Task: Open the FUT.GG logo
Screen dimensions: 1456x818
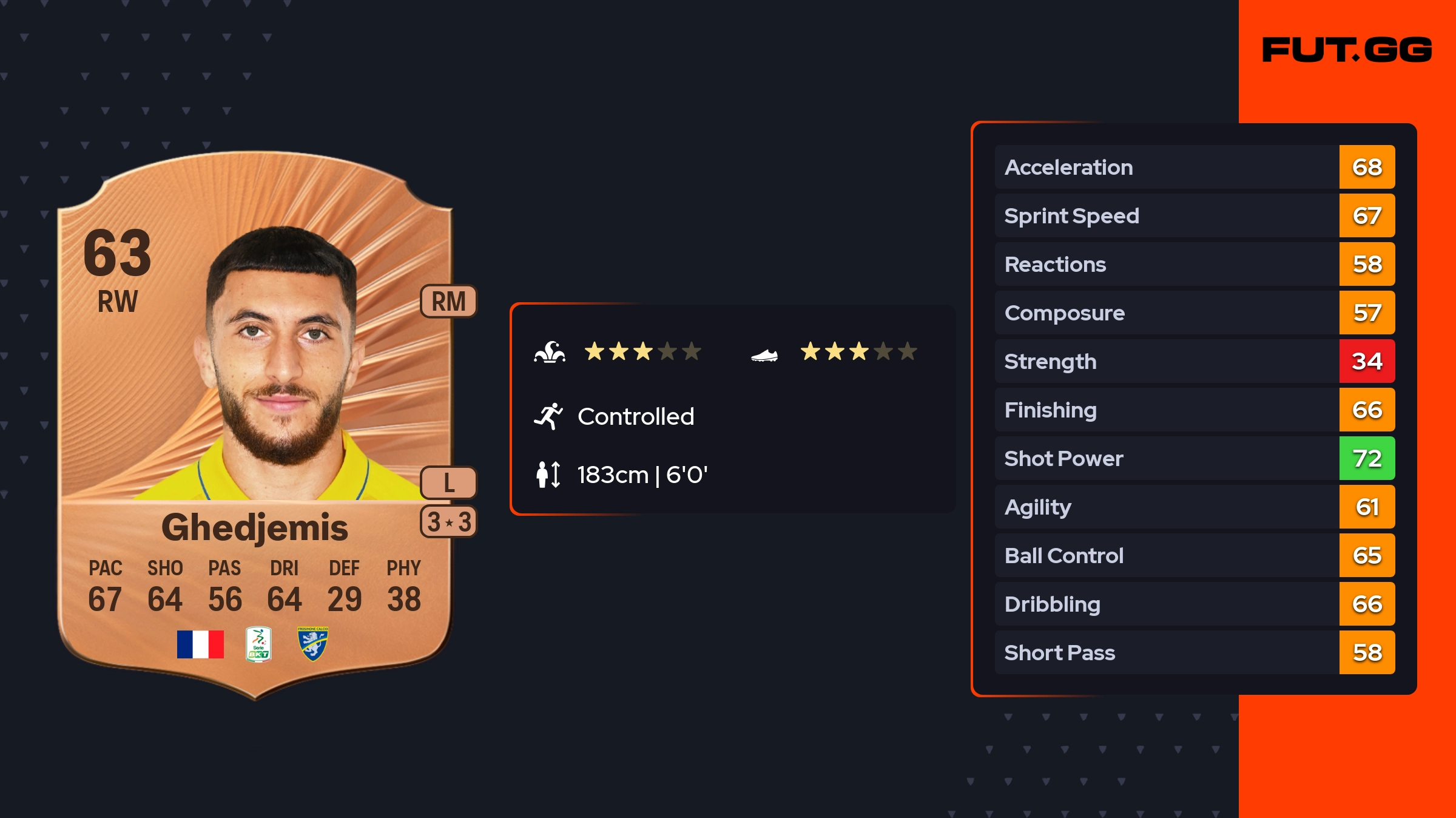Action: [x=1347, y=50]
